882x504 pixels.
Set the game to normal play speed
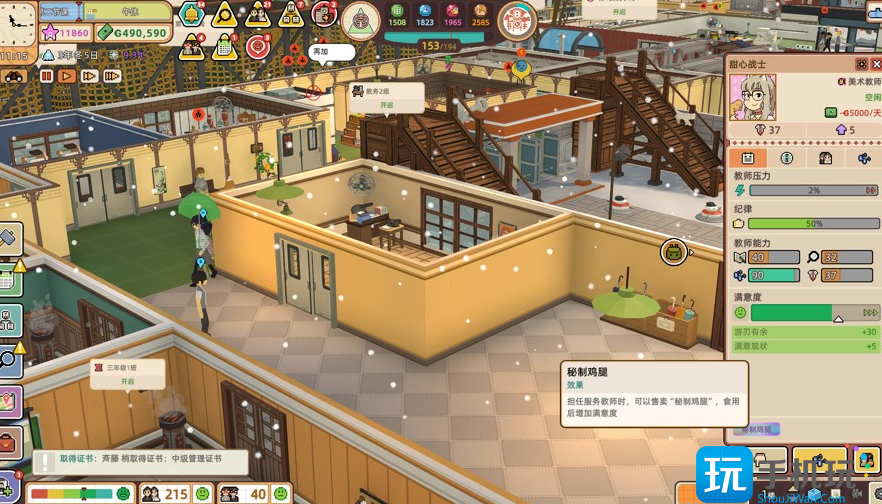(67, 75)
